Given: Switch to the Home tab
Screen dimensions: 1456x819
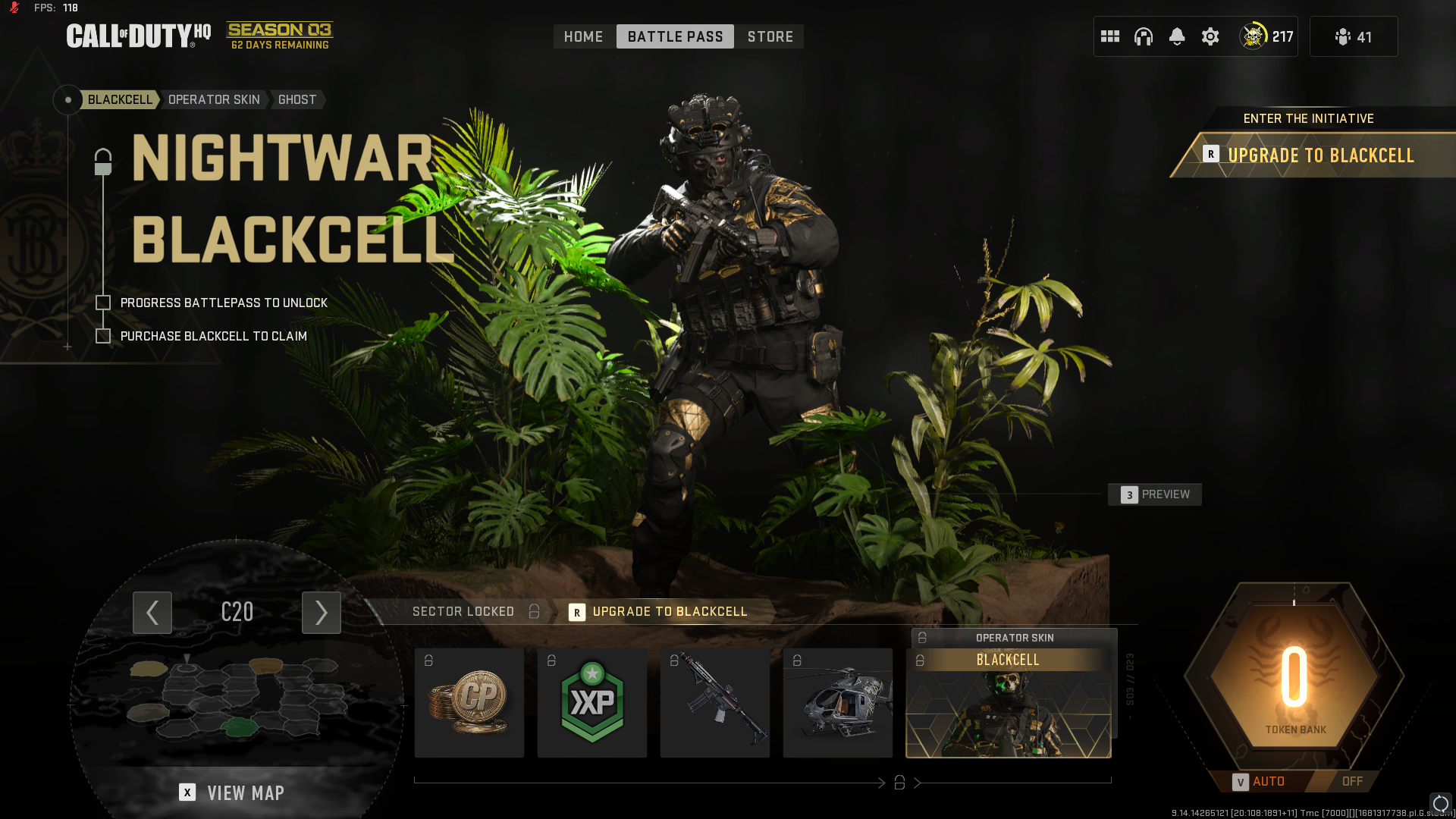Looking at the screenshot, I should click(583, 36).
